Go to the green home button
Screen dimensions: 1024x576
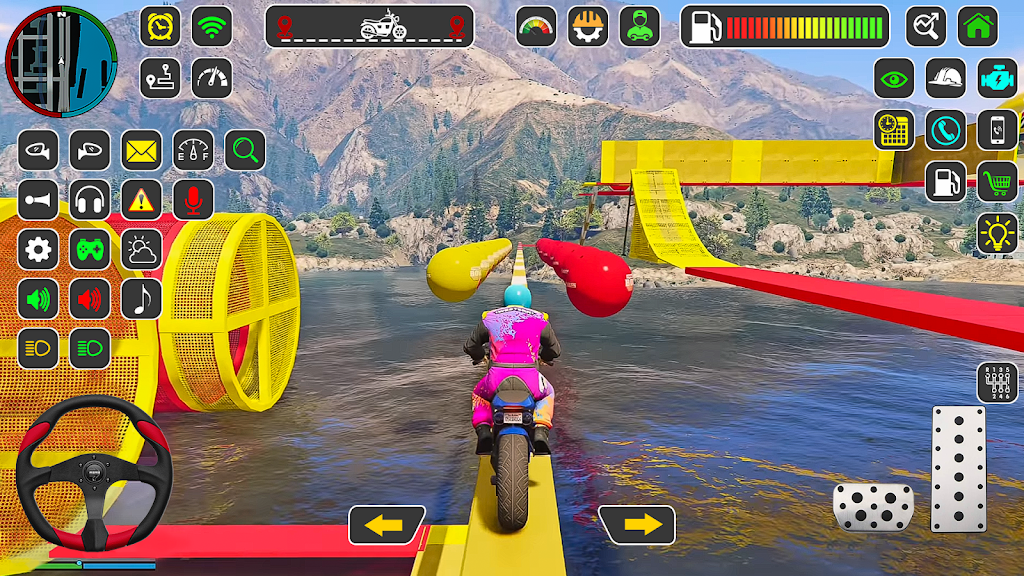978,27
